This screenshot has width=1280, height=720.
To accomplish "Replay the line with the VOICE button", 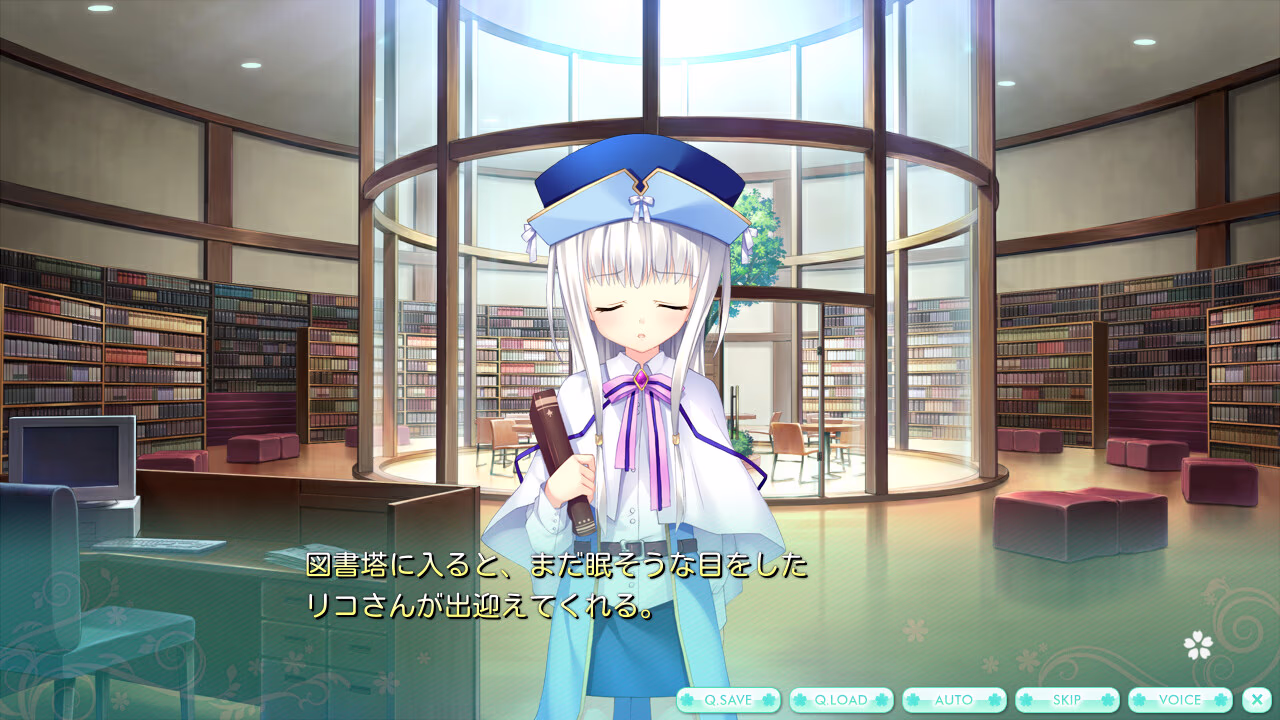I will tap(1179, 700).
